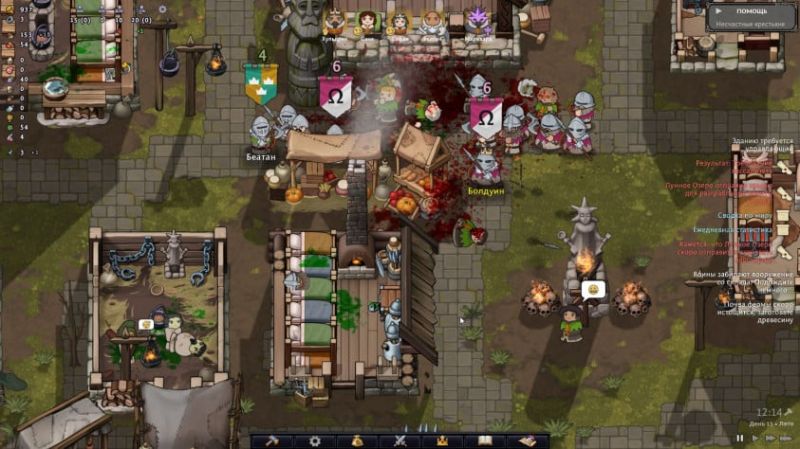Open the money bag economy menu
This screenshot has width=800, height=449.
click(x=357, y=441)
